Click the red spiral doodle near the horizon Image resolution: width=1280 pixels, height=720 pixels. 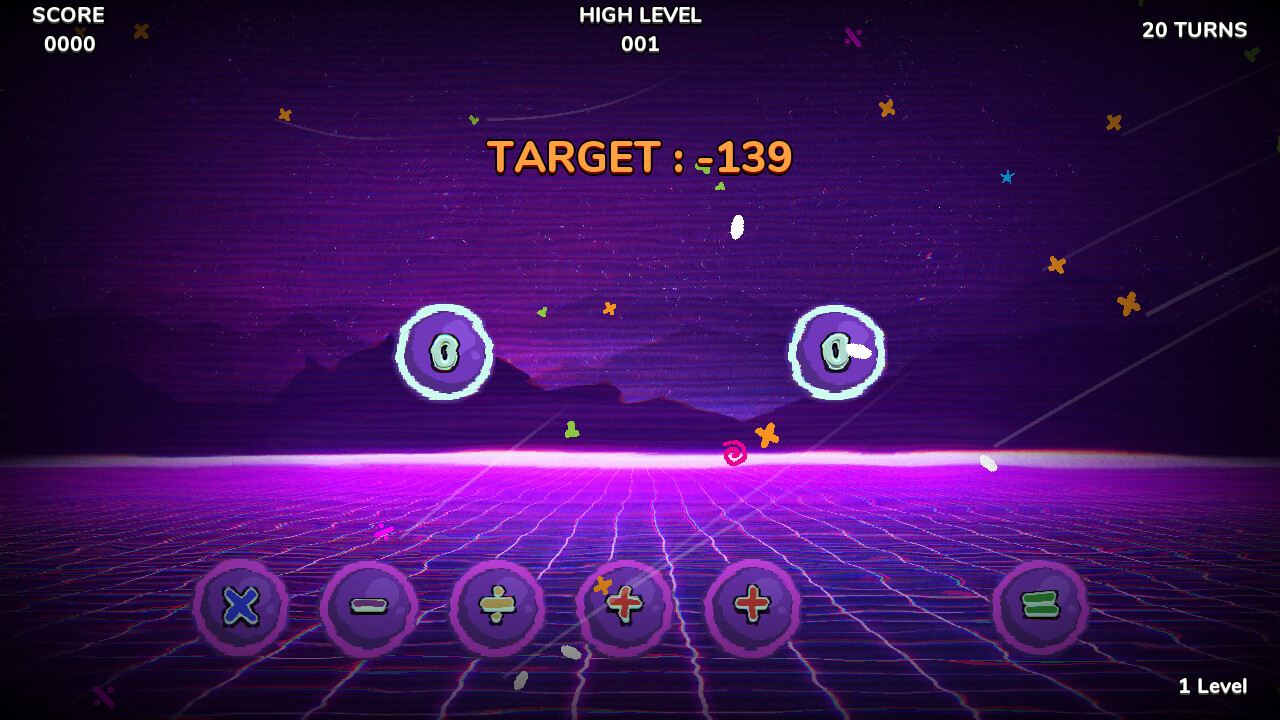[x=735, y=455]
